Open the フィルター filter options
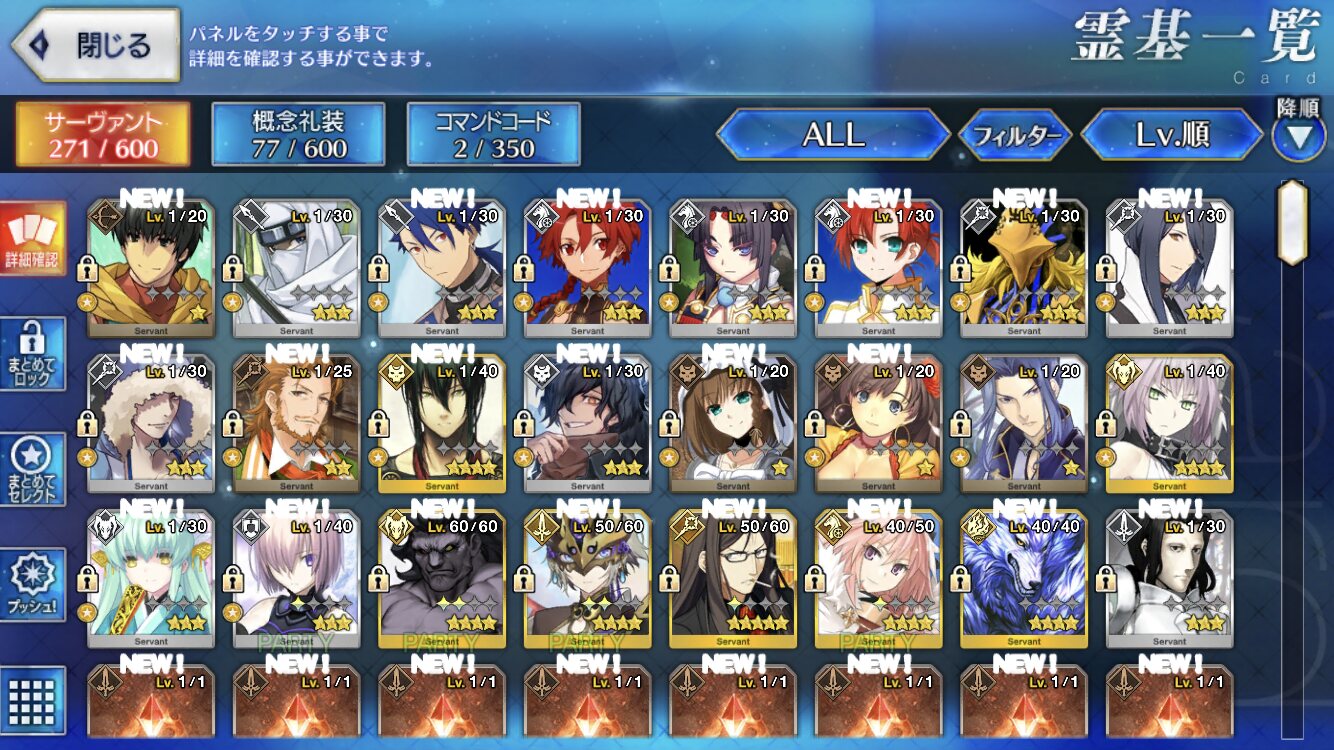 [1015, 136]
